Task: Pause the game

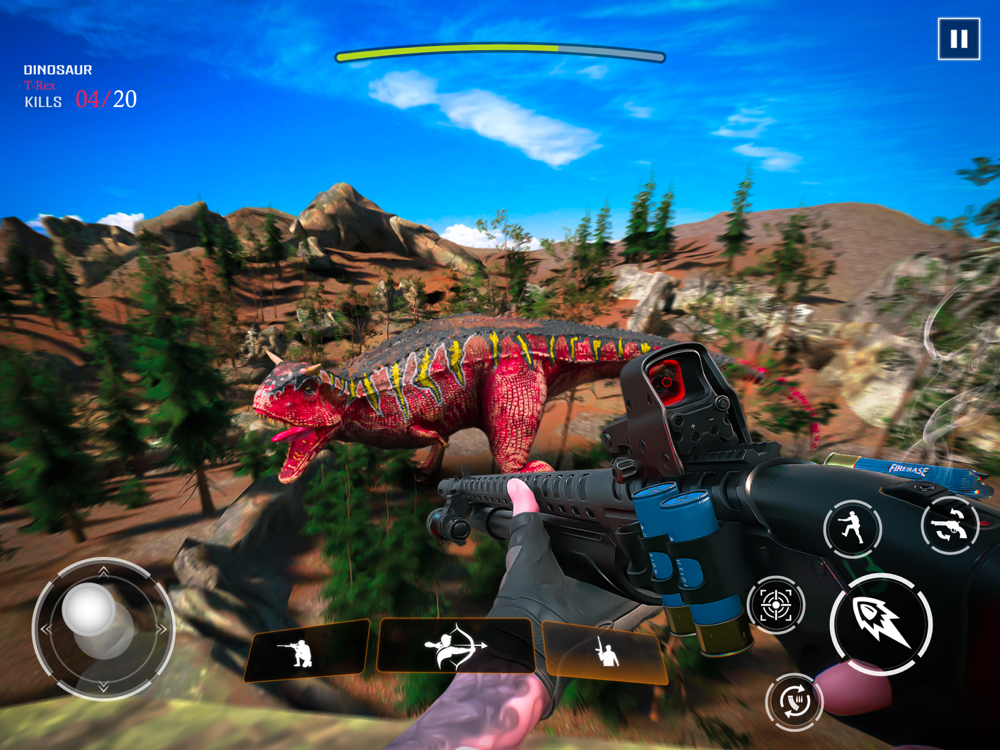Action: tap(958, 40)
